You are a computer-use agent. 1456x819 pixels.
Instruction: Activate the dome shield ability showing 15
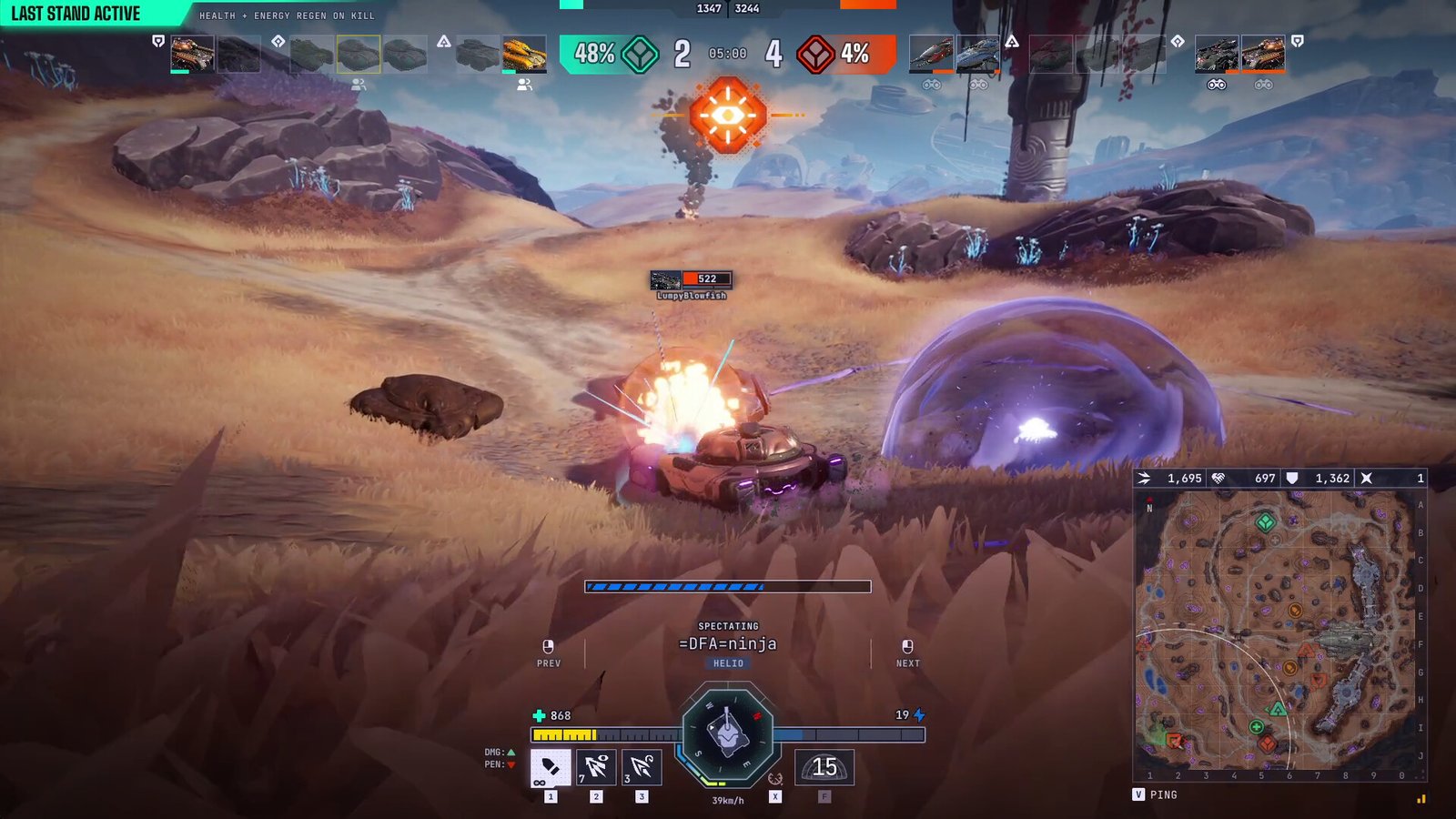[824, 767]
